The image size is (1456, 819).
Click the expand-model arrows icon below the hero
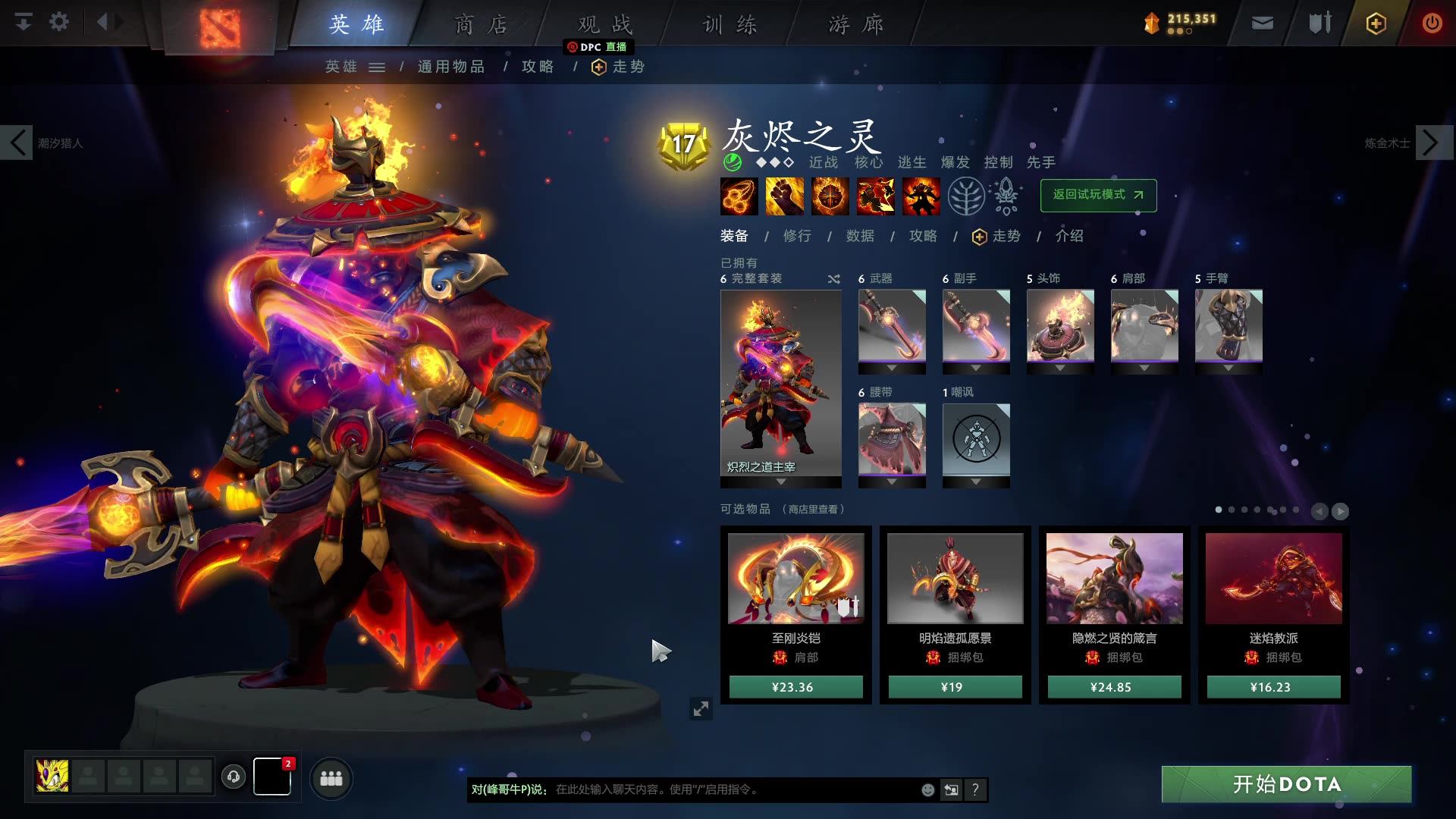pyautogui.click(x=701, y=708)
